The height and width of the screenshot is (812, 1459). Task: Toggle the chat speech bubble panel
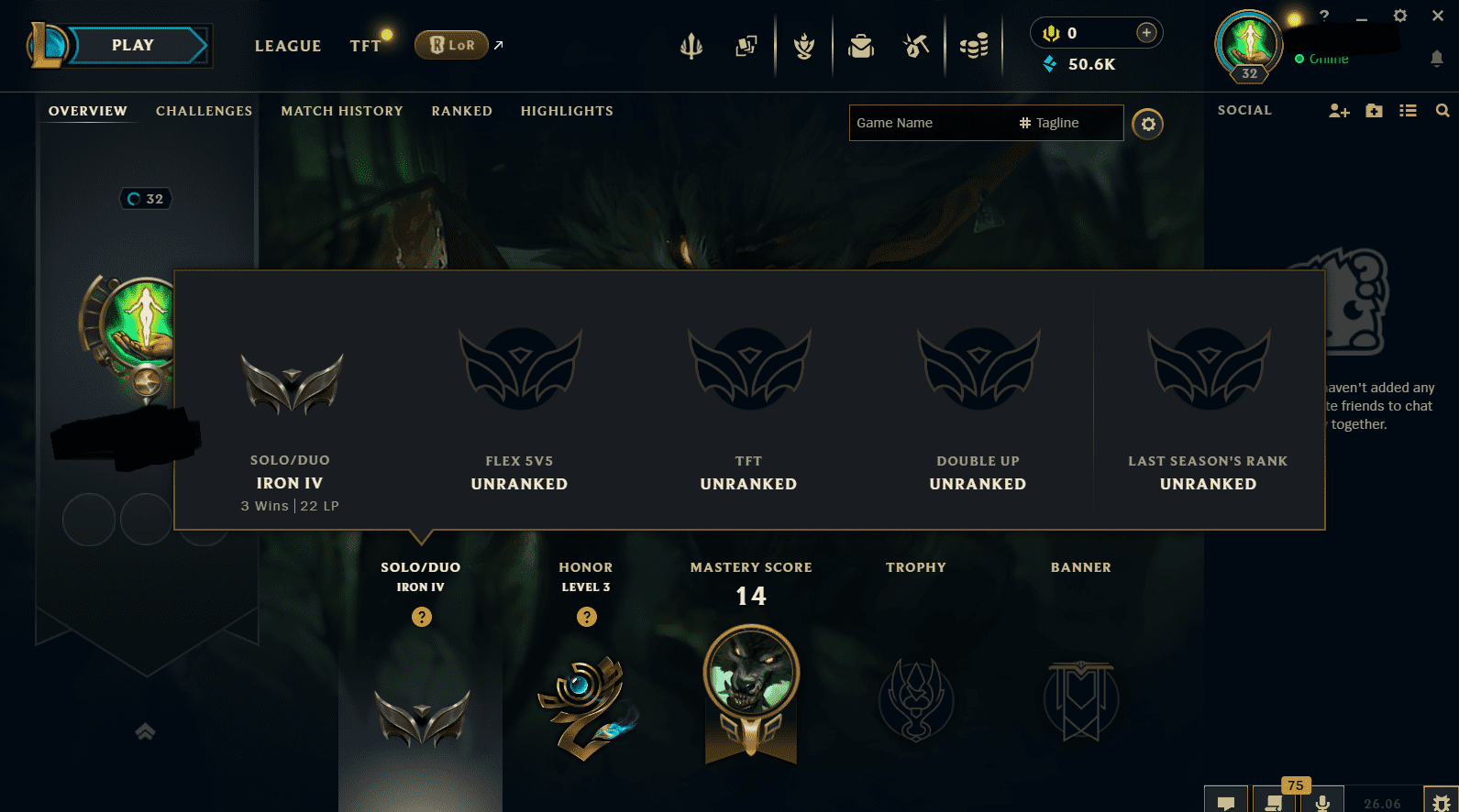pyautogui.click(x=1226, y=802)
